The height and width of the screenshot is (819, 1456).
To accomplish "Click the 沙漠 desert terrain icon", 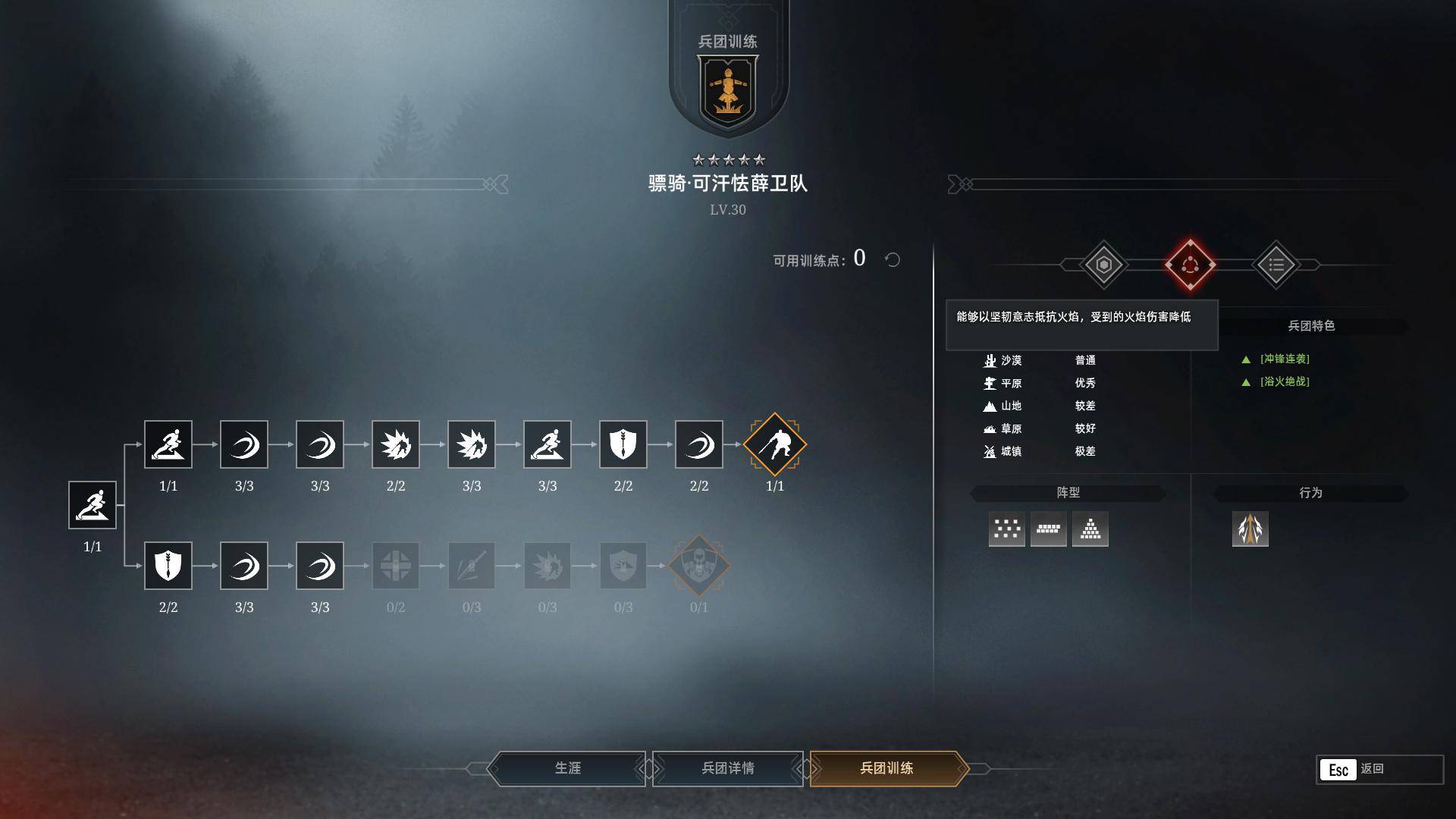I will click(991, 361).
